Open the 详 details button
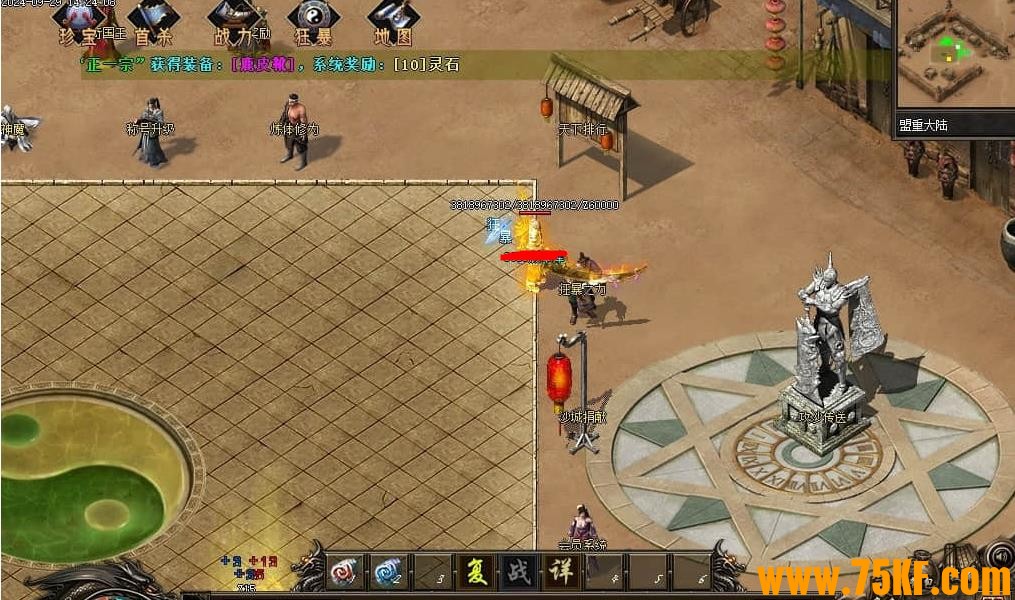The image size is (1015, 600). [x=560, y=573]
